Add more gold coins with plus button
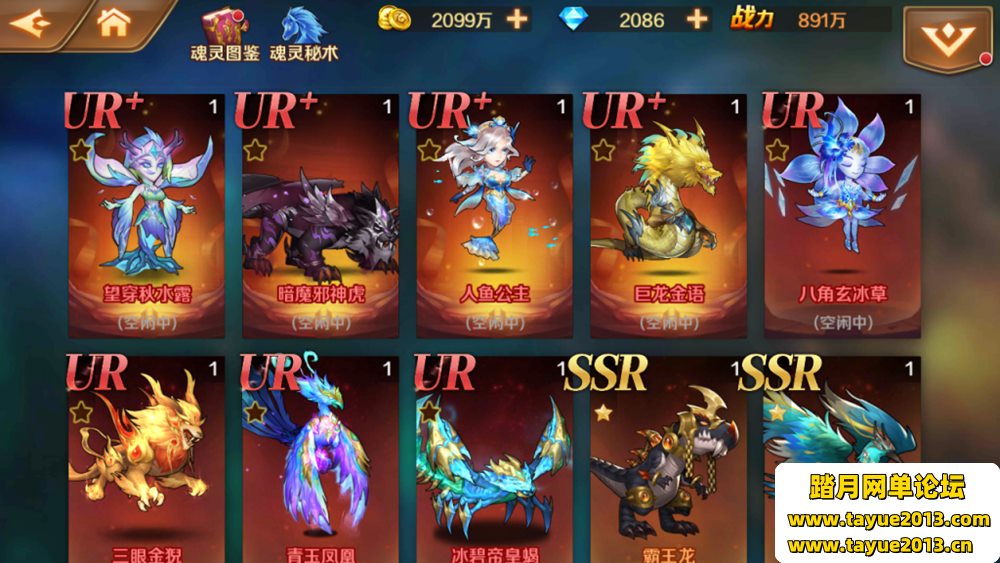The height and width of the screenshot is (563, 1000). tap(516, 19)
